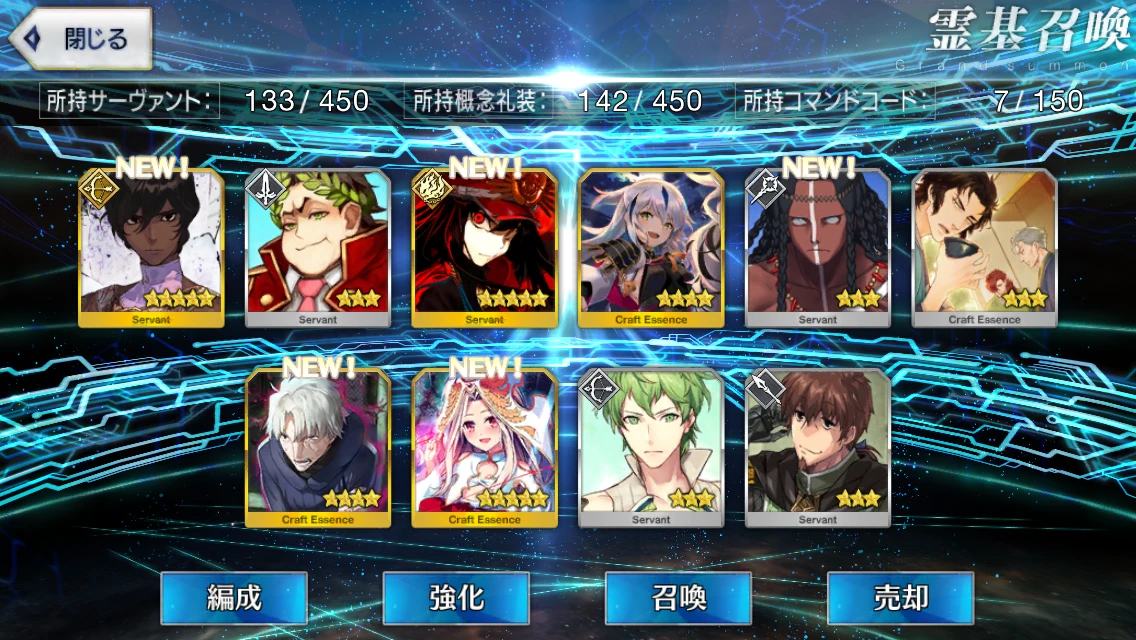
Task: Select the face-painted servant with braided hair
Action: click(x=817, y=248)
